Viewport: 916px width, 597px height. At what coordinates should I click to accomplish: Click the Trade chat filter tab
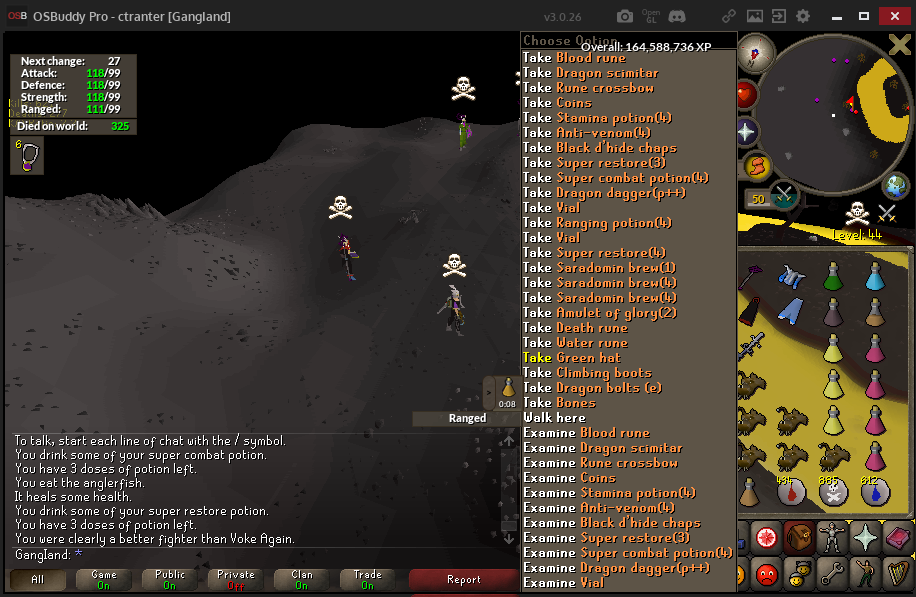coord(368,580)
